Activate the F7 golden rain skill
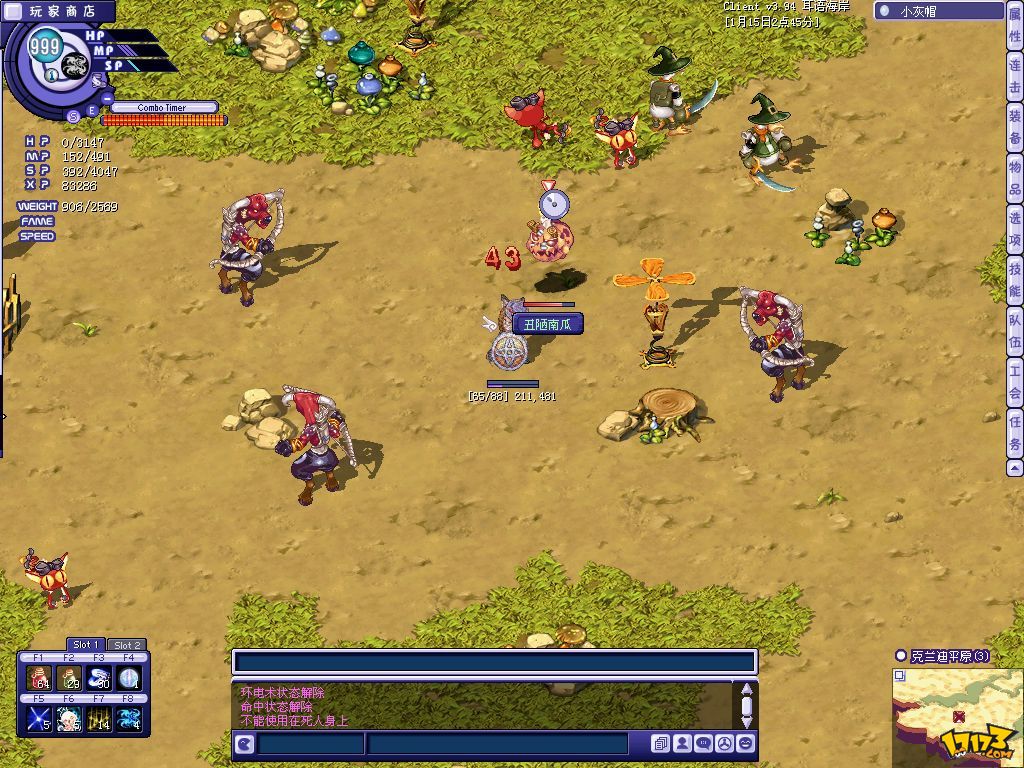 [98, 718]
